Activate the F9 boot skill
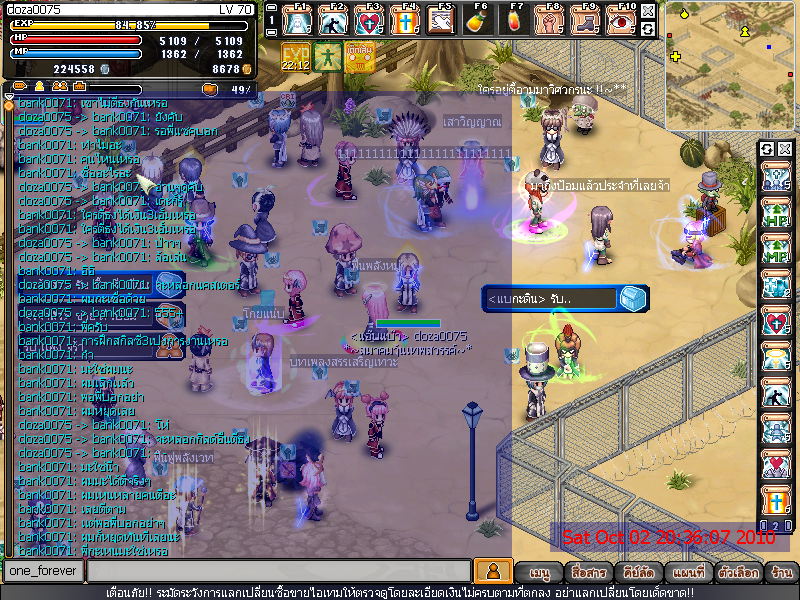The height and width of the screenshot is (600, 800). click(x=586, y=20)
